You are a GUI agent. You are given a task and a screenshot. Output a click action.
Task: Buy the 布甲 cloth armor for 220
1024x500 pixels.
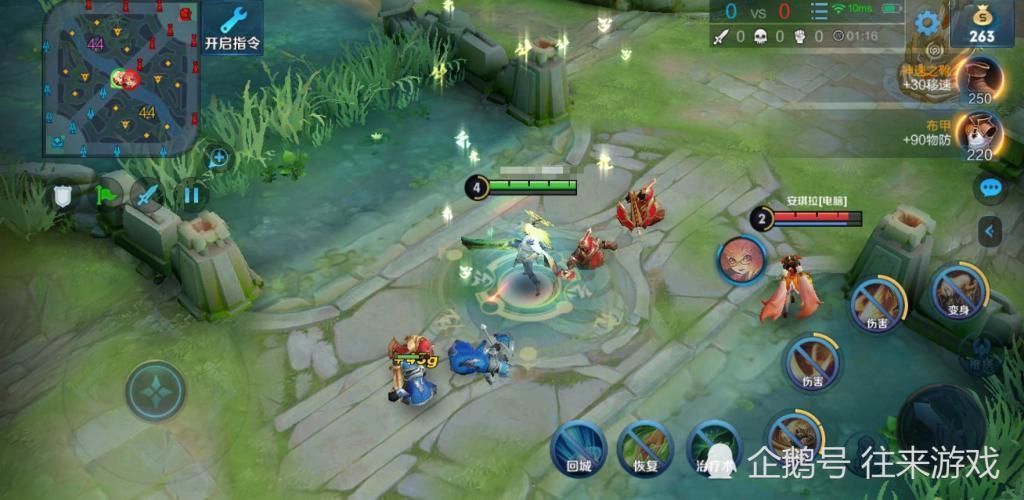click(x=978, y=135)
